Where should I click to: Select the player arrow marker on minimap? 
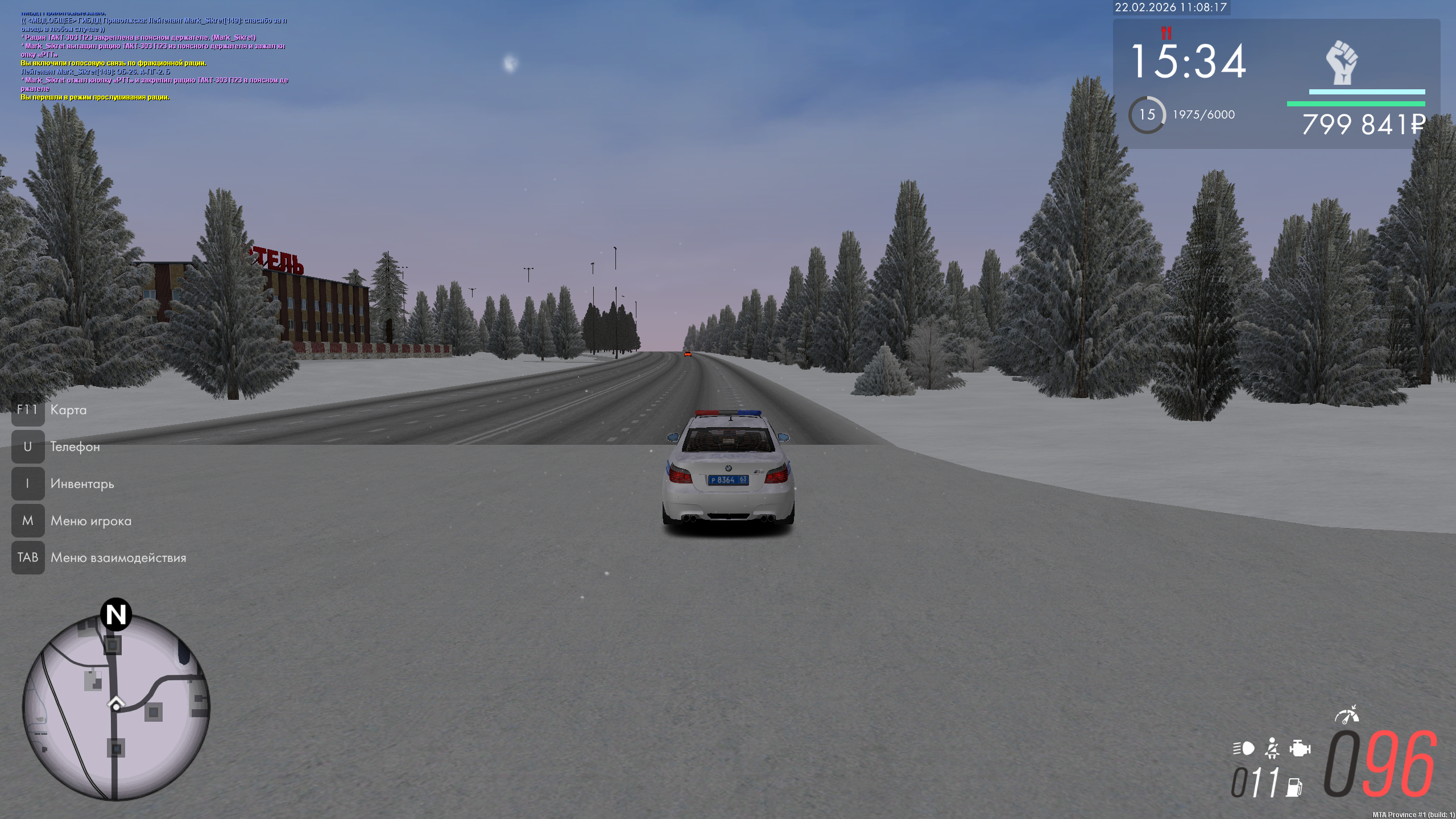[x=116, y=705]
